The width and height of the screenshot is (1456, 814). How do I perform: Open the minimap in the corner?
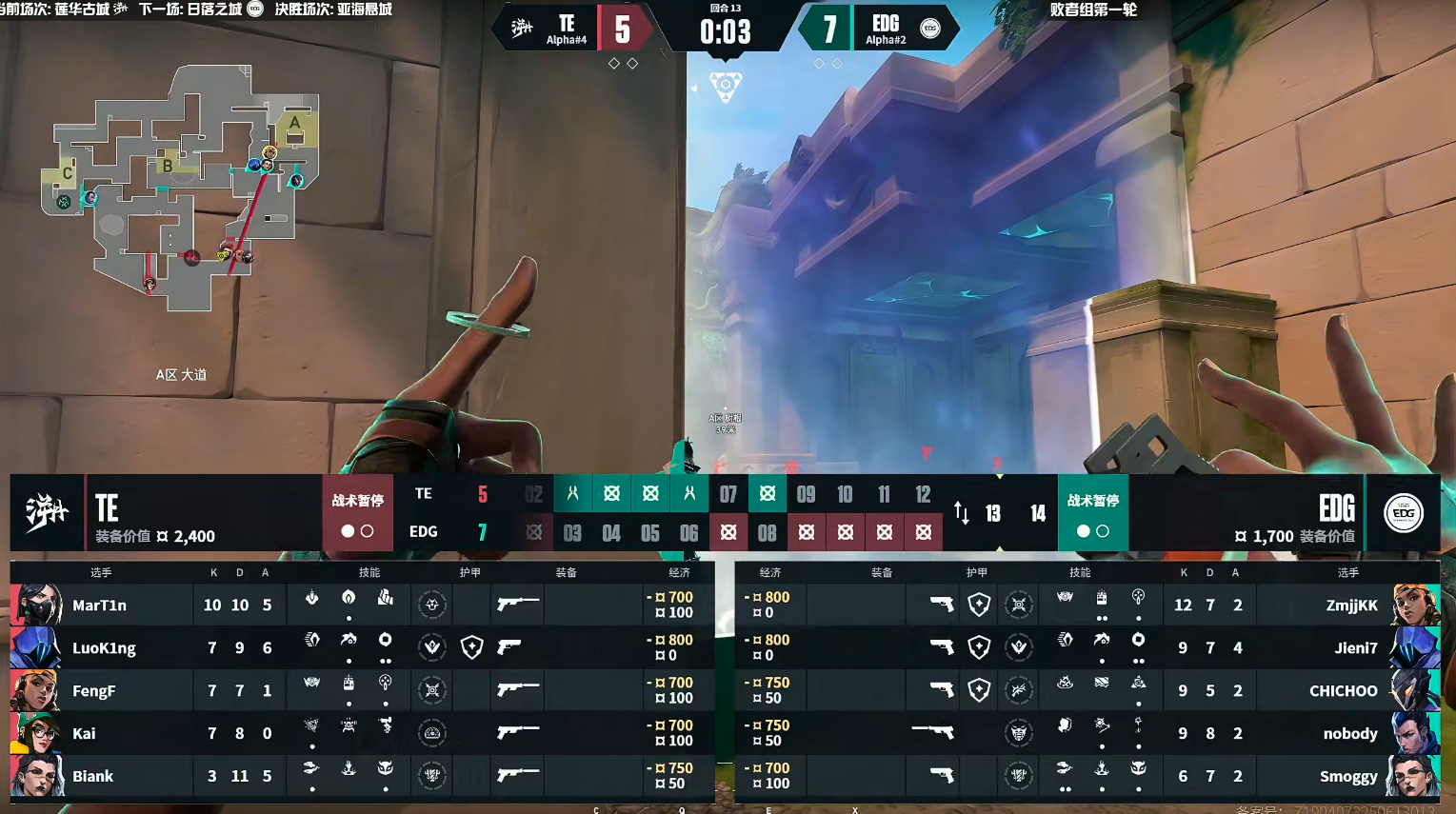coord(181,186)
